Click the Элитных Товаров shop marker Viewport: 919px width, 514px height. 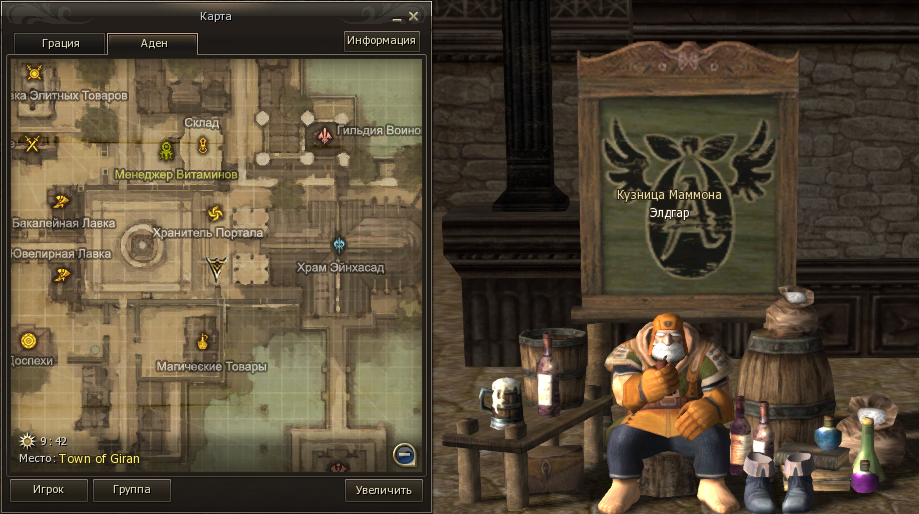coord(34,73)
